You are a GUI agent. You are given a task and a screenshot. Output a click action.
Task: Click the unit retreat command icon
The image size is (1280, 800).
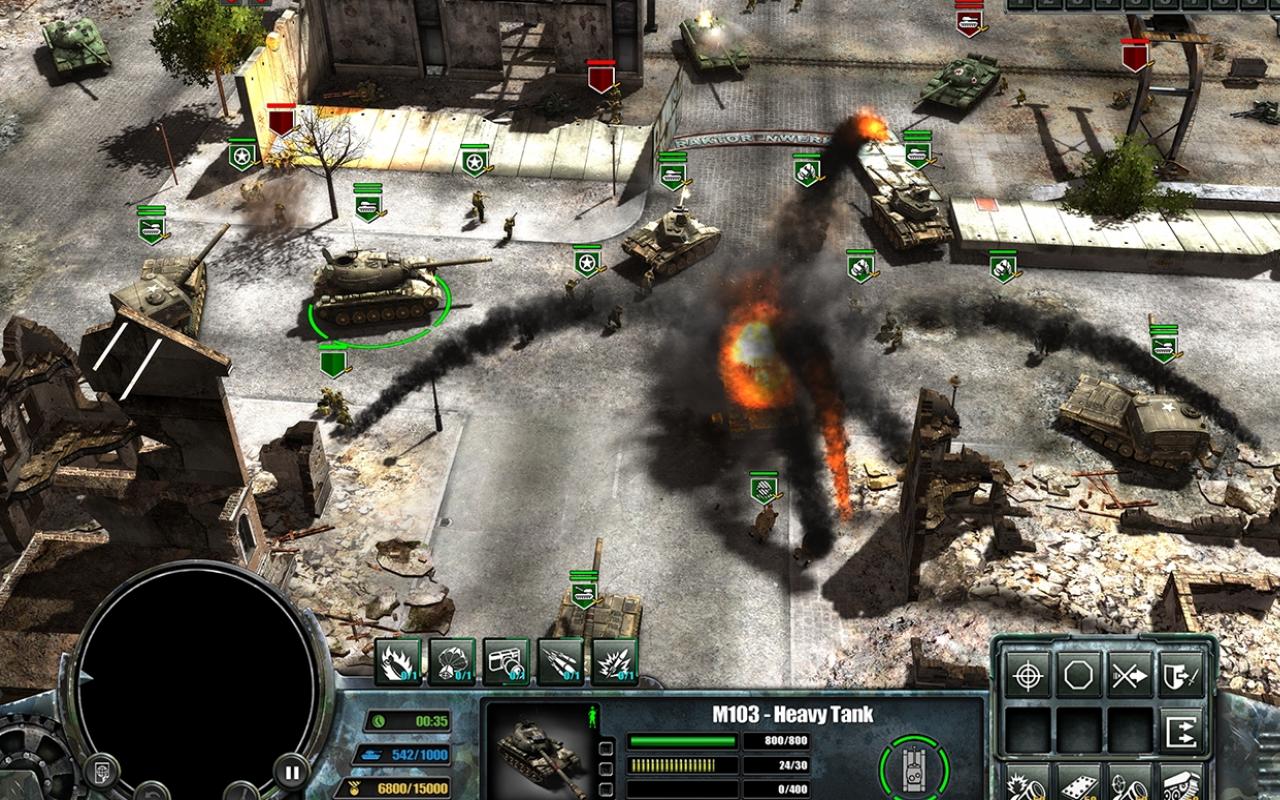(1181, 730)
